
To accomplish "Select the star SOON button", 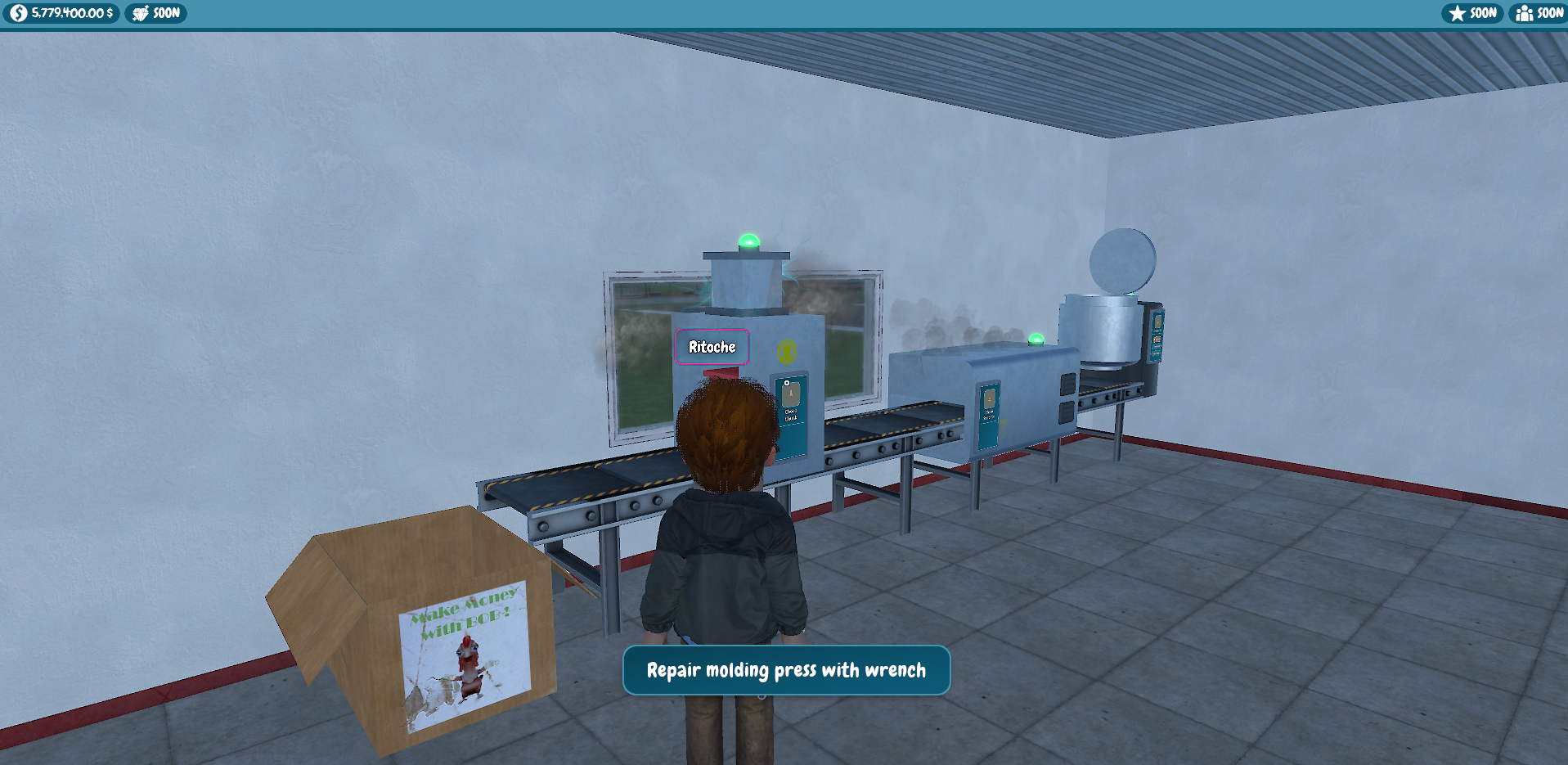I will [x=1472, y=13].
